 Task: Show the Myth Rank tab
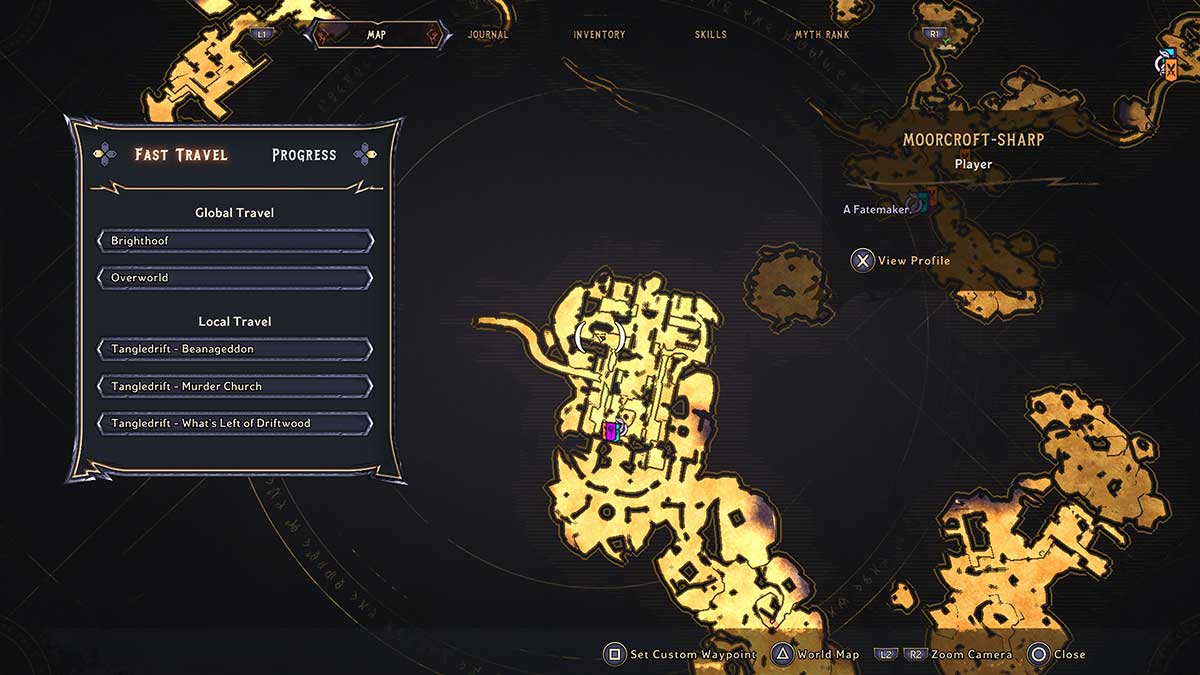(822, 35)
